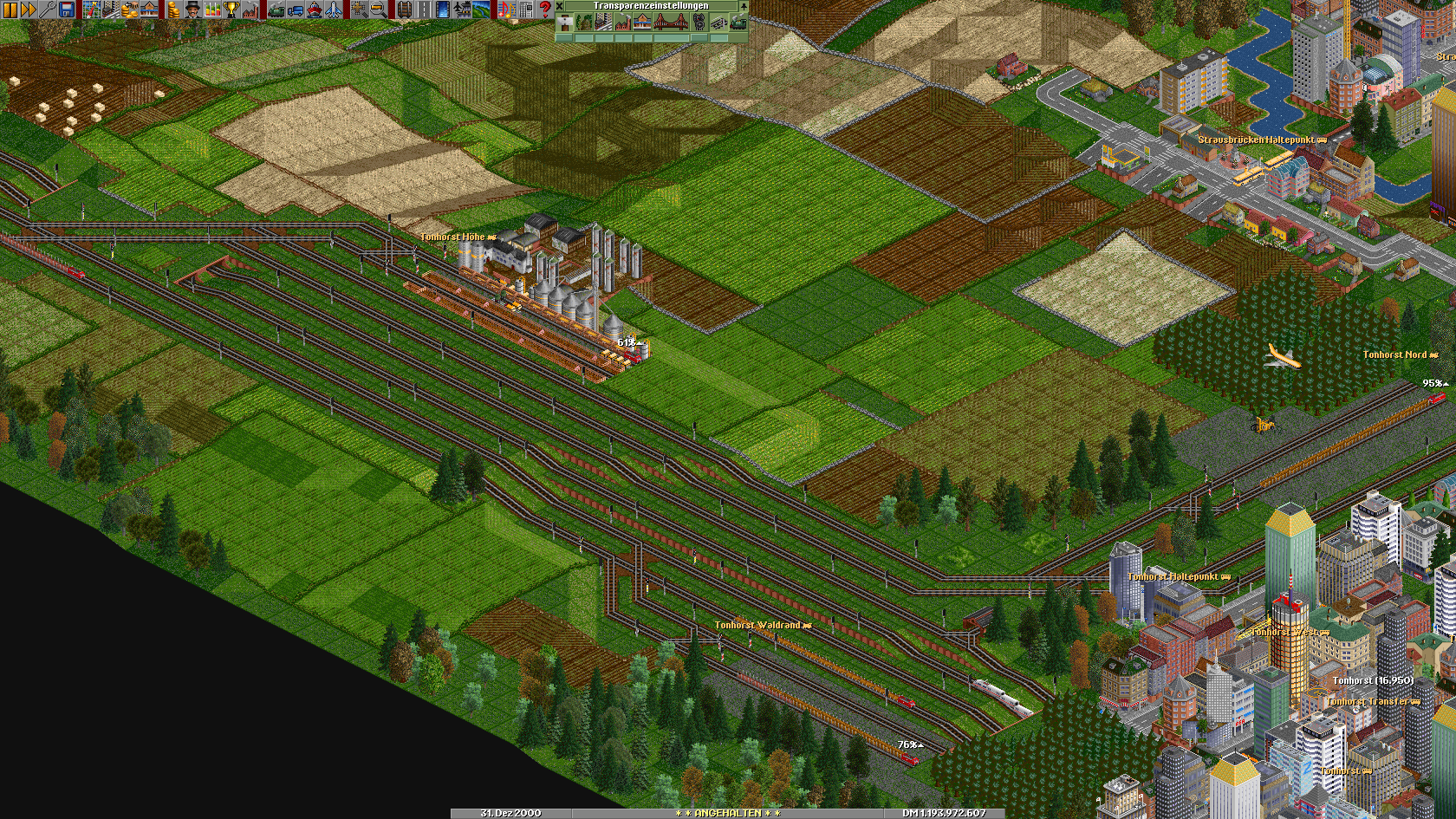Toggle fast forward mode
Screen dimensions: 1456x819
coord(28,10)
